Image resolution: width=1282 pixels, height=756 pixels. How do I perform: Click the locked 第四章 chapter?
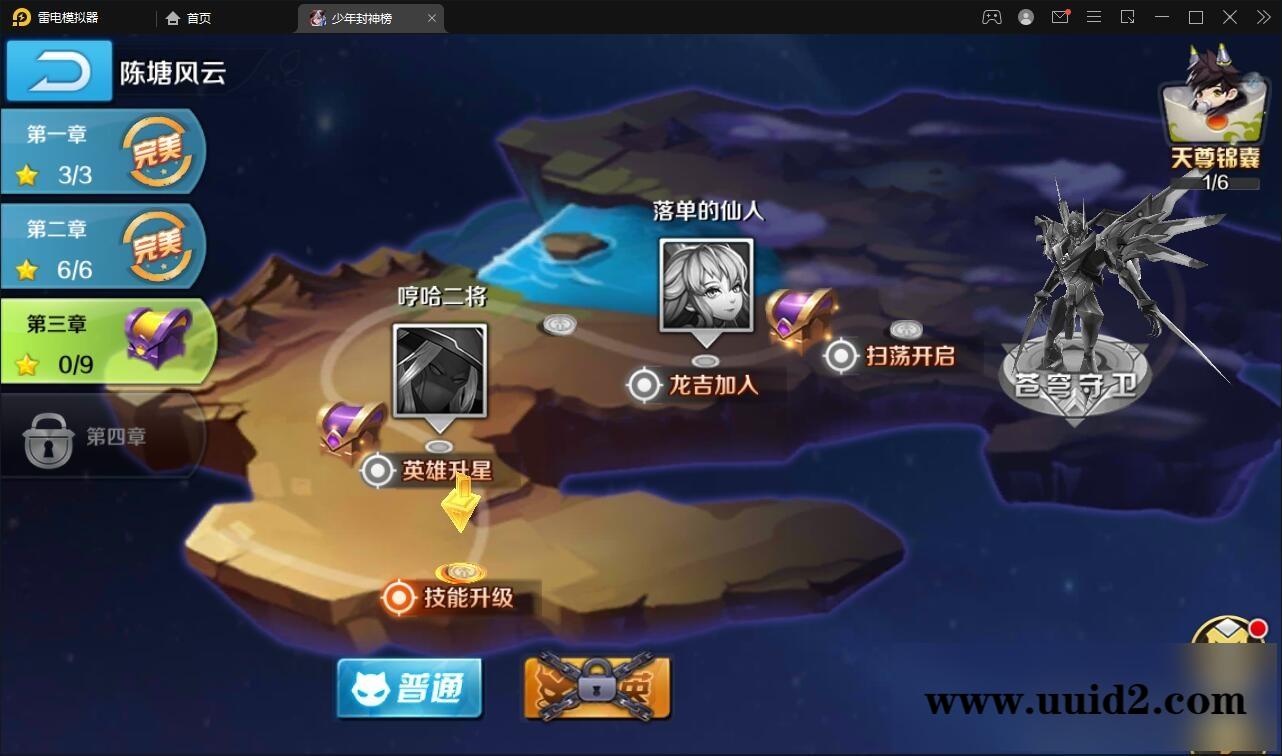click(x=100, y=438)
